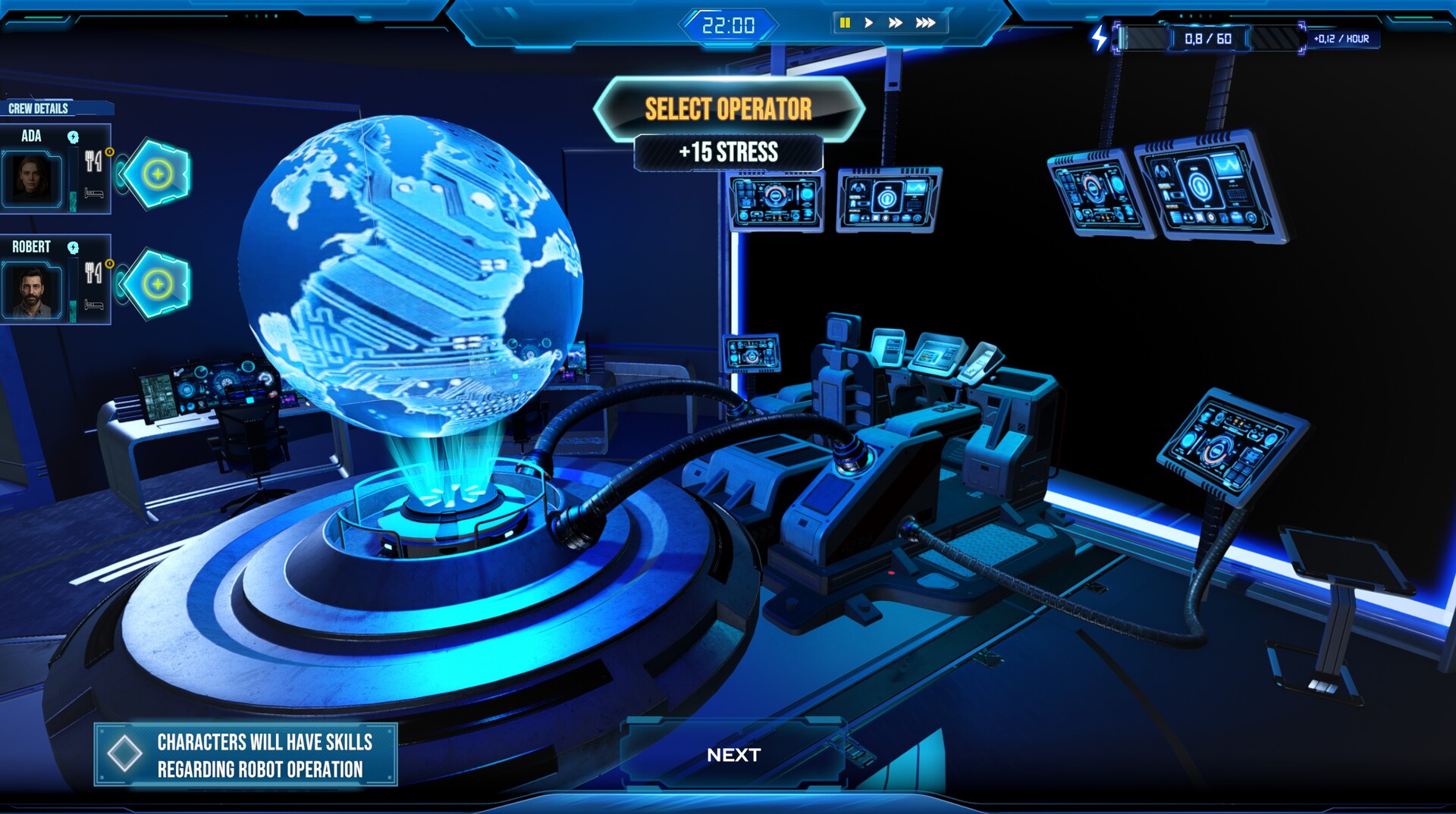Assign Ada using her glowing plus hexagon
Screen dimensions: 1456x814
156,173
